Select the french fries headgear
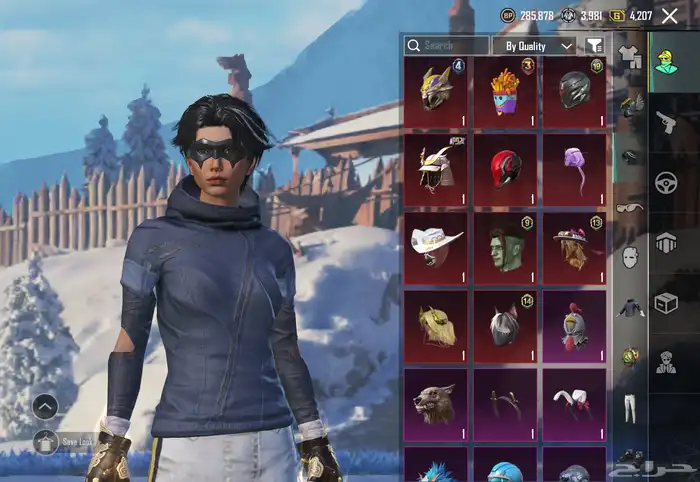This screenshot has height=482, width=700. (x=507, y=91)
